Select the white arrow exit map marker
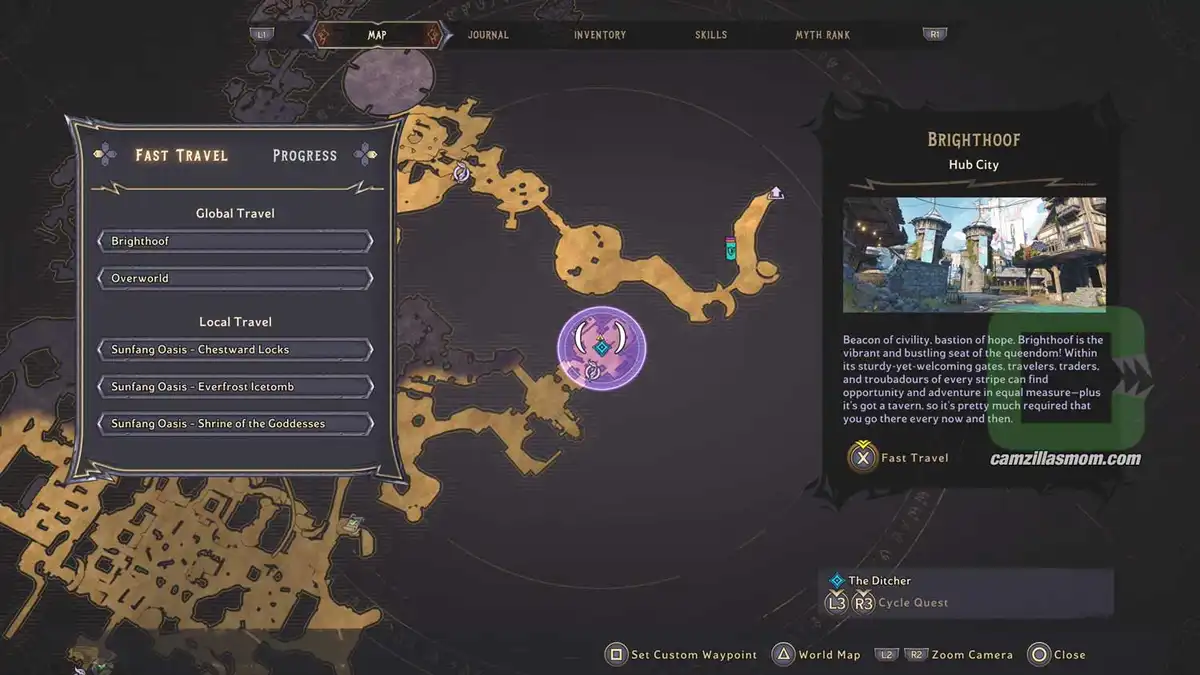The image size is (1200, 675). 775,193
